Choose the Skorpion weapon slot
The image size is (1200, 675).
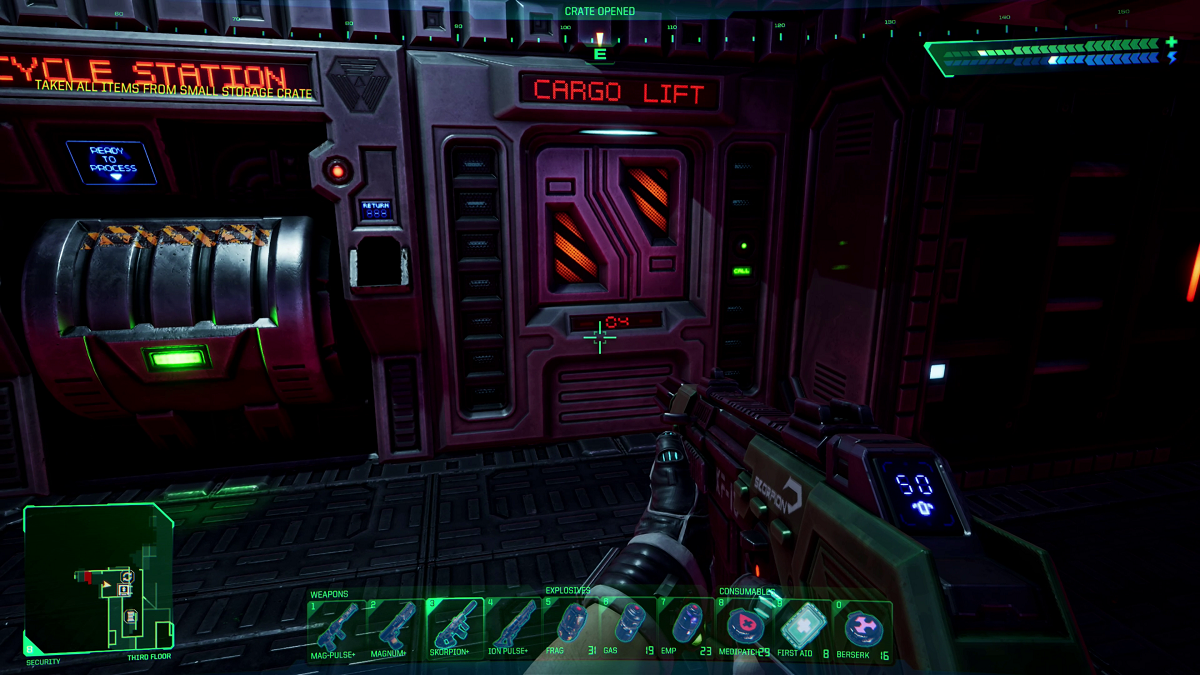point(455,624)
